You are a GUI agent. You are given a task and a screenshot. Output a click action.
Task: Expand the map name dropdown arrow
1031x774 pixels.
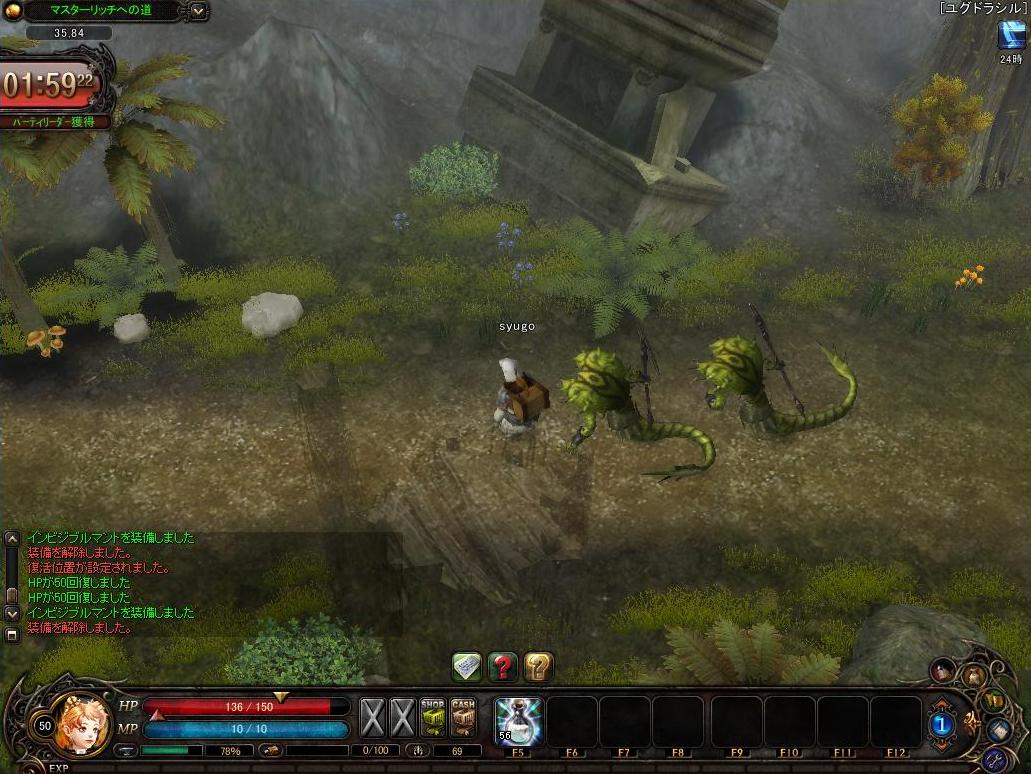pos(198,11)
